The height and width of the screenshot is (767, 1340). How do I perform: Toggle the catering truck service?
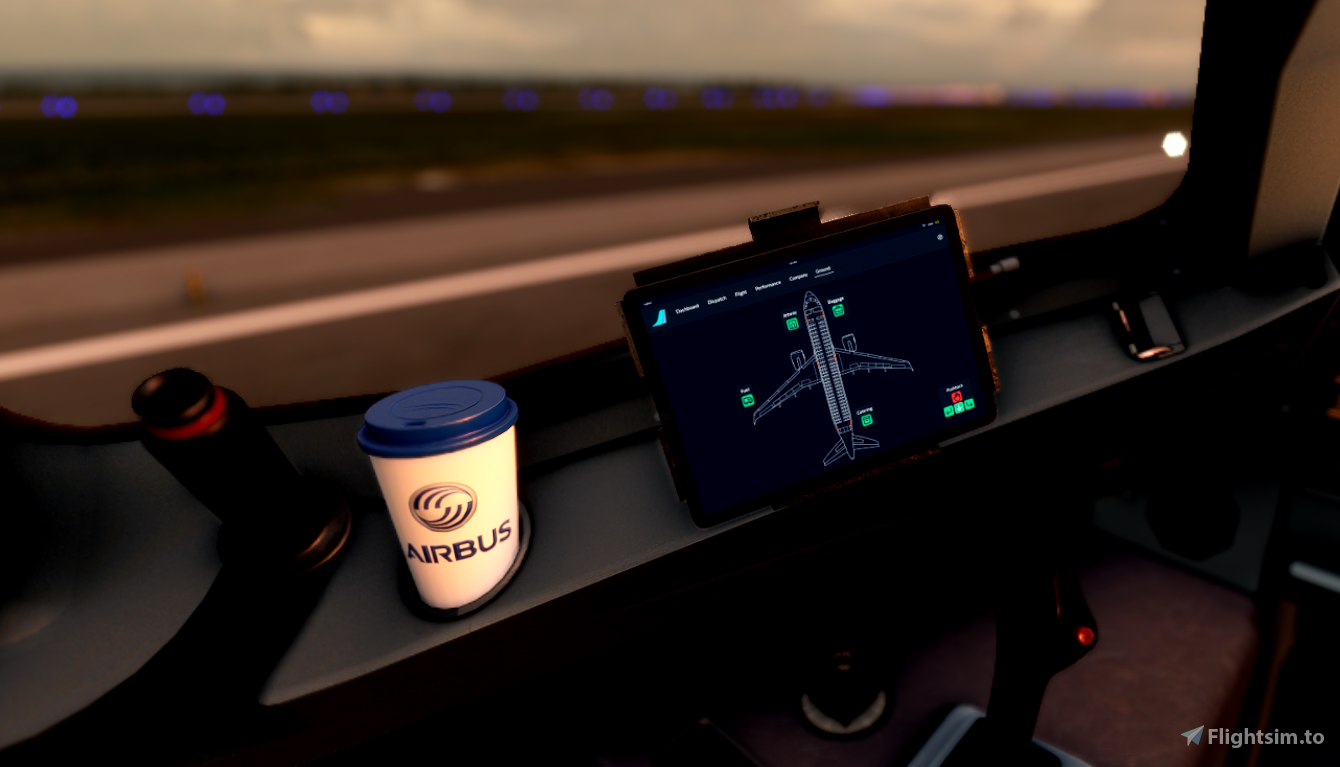pos(867,419)
